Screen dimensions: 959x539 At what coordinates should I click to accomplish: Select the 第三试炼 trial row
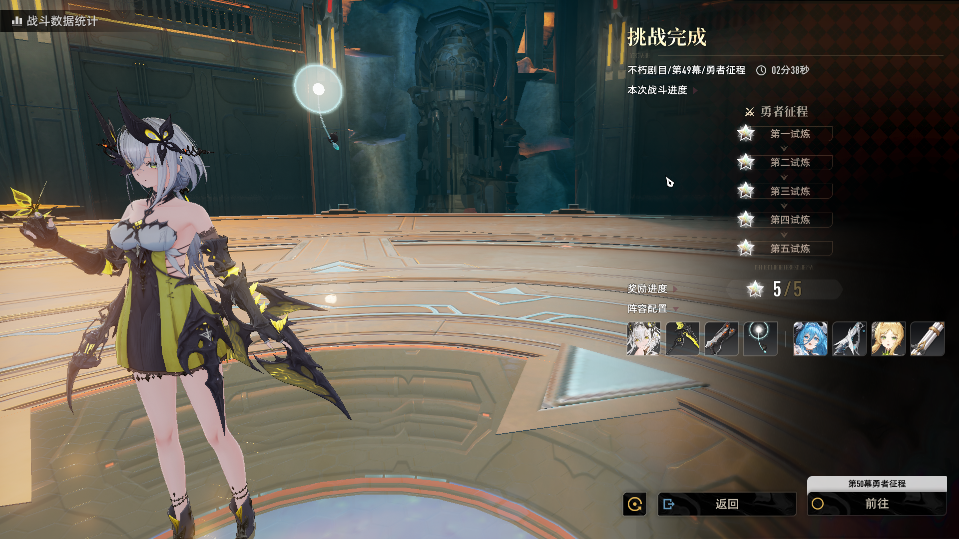point(789,191)
